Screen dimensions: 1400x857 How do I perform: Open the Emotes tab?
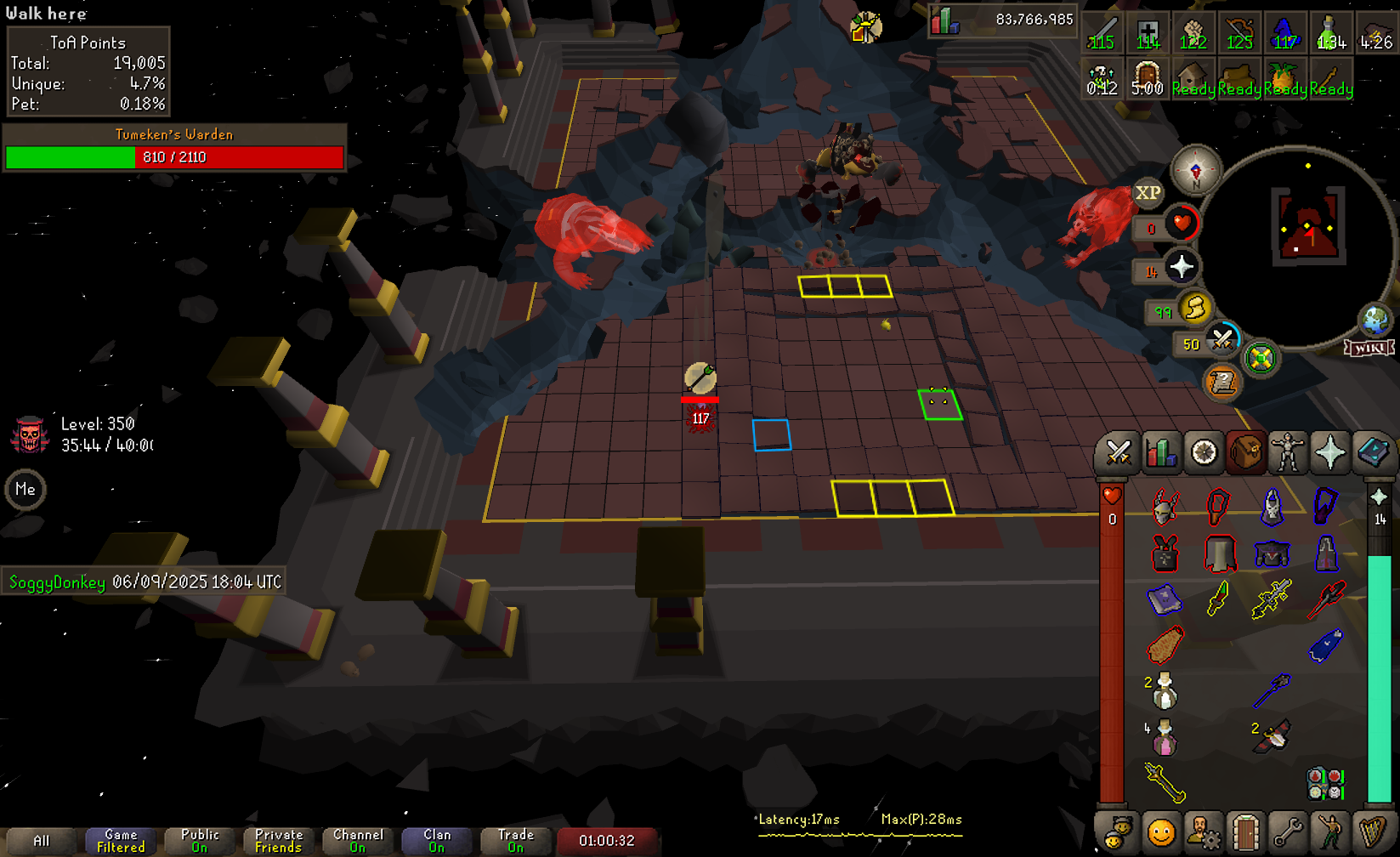point(1330,833)
